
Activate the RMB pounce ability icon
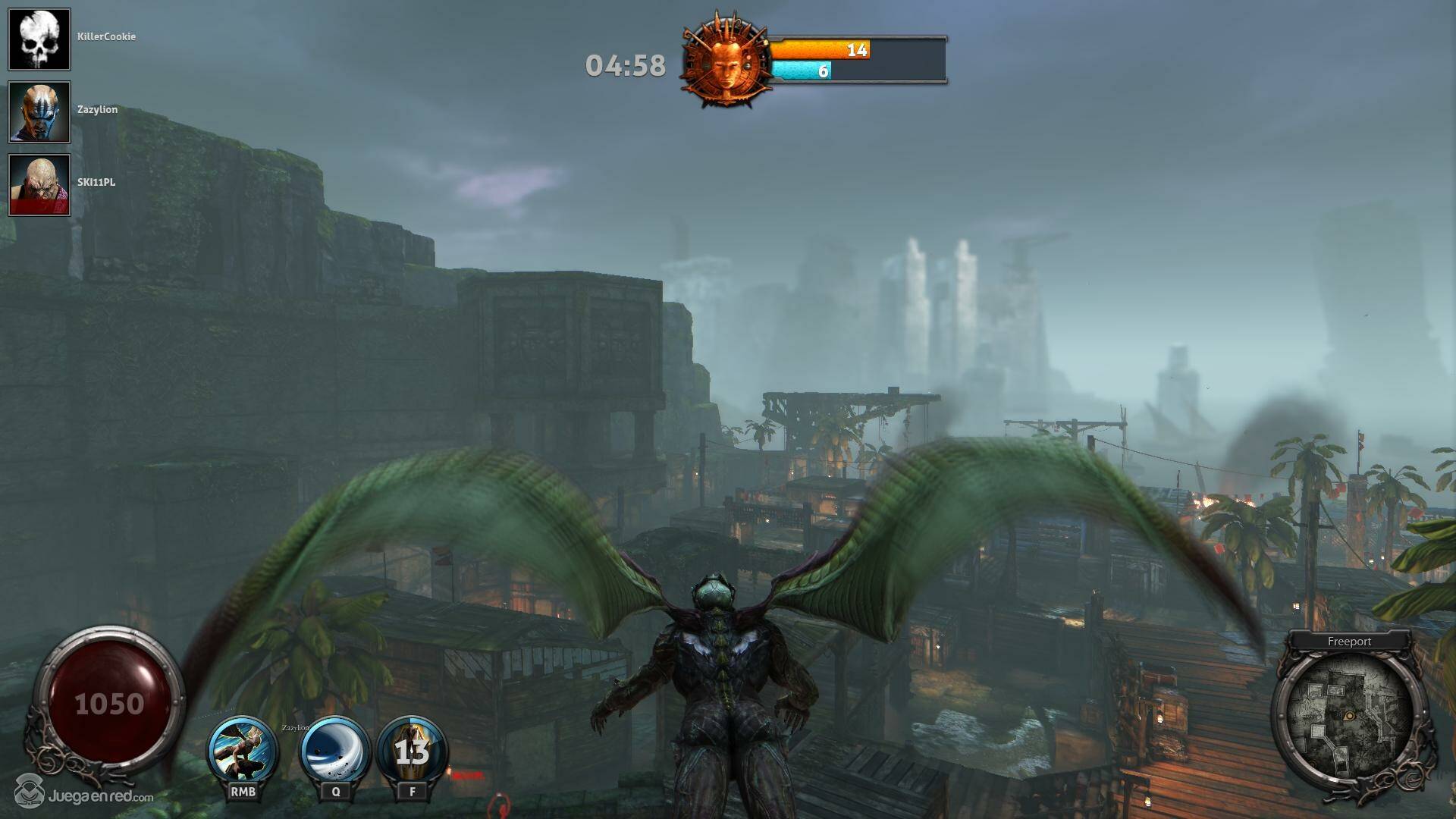[243, 751]
